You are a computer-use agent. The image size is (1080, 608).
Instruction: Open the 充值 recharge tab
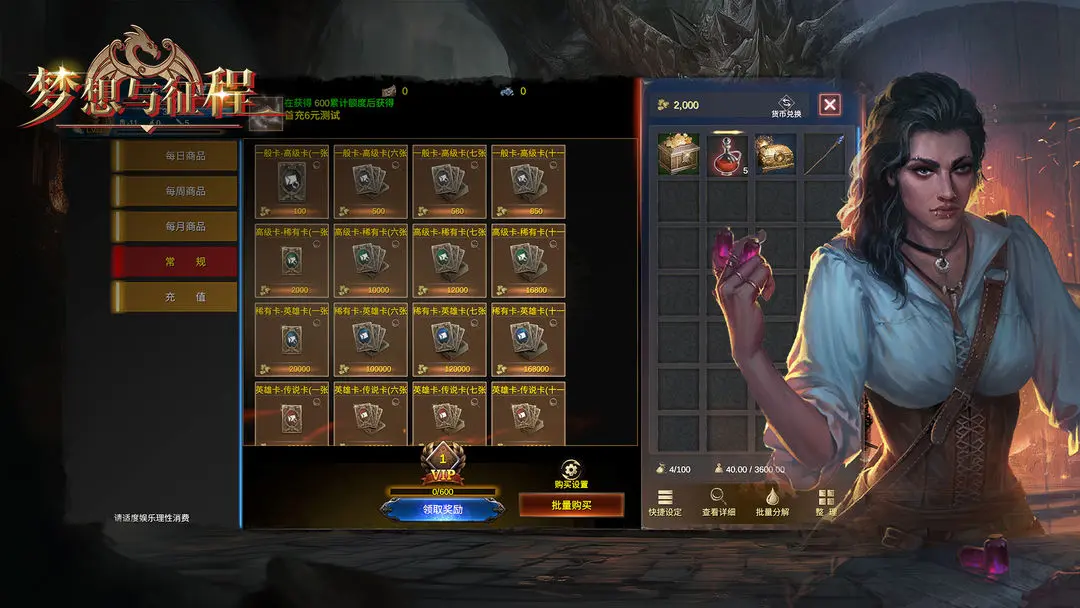coord(174,297)
